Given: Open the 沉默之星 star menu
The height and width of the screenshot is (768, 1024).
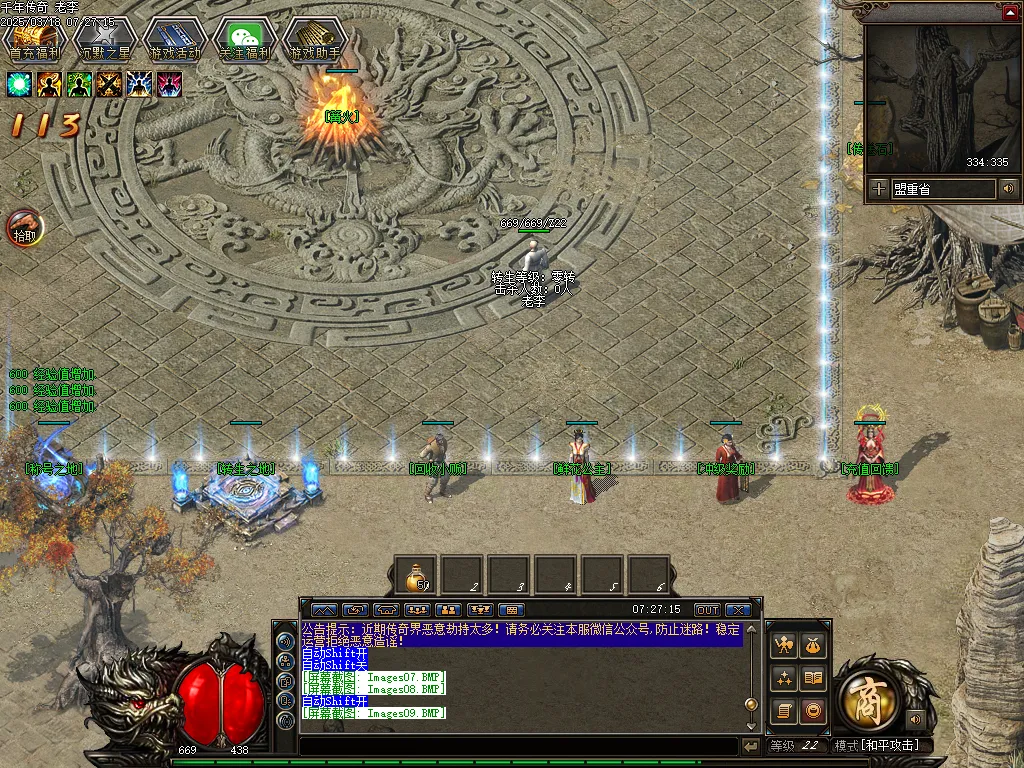Looking at the screenshot, I should [105, 40].
